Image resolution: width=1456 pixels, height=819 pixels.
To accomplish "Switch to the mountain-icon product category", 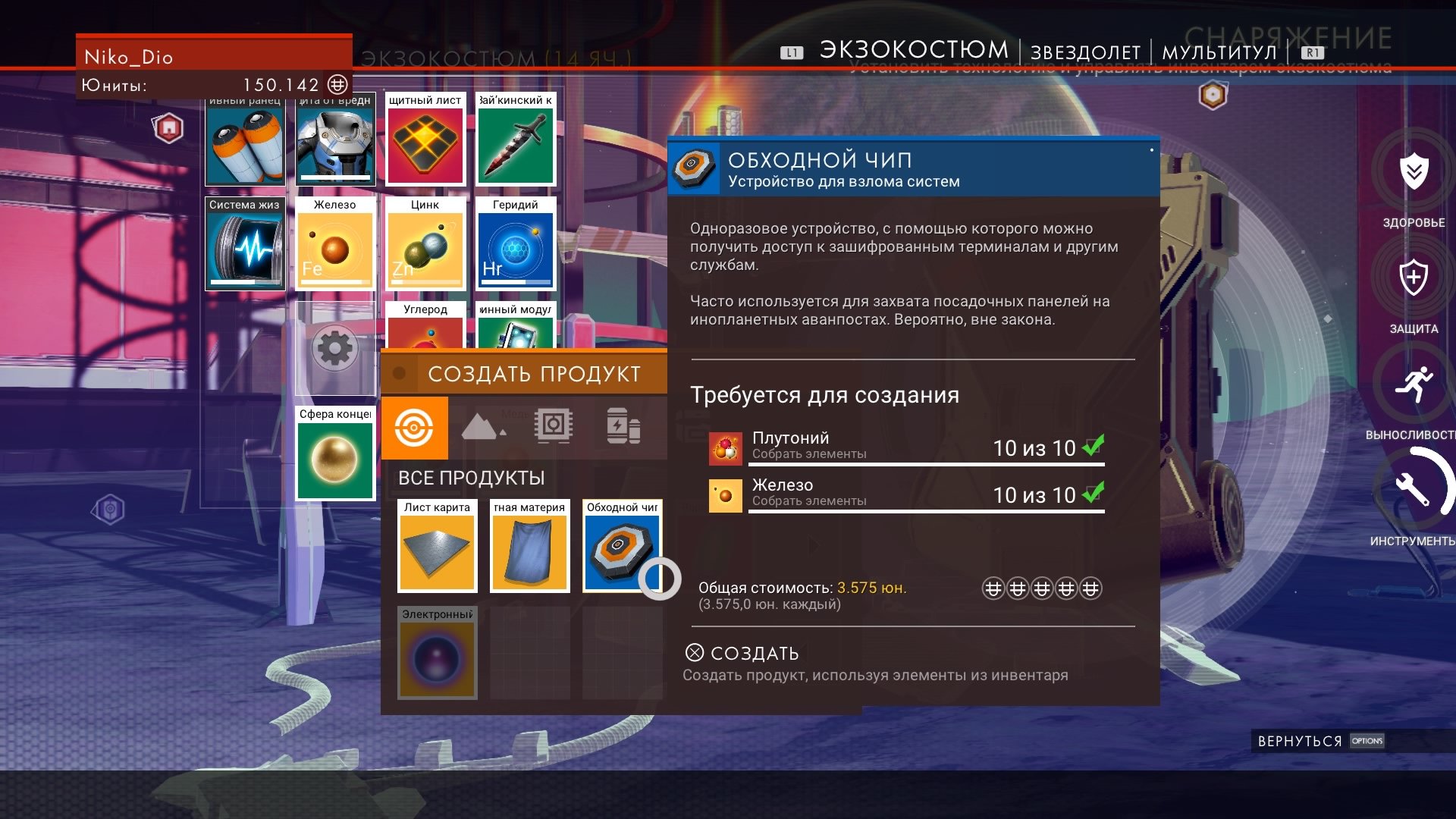I will click(x=482, y=428).
